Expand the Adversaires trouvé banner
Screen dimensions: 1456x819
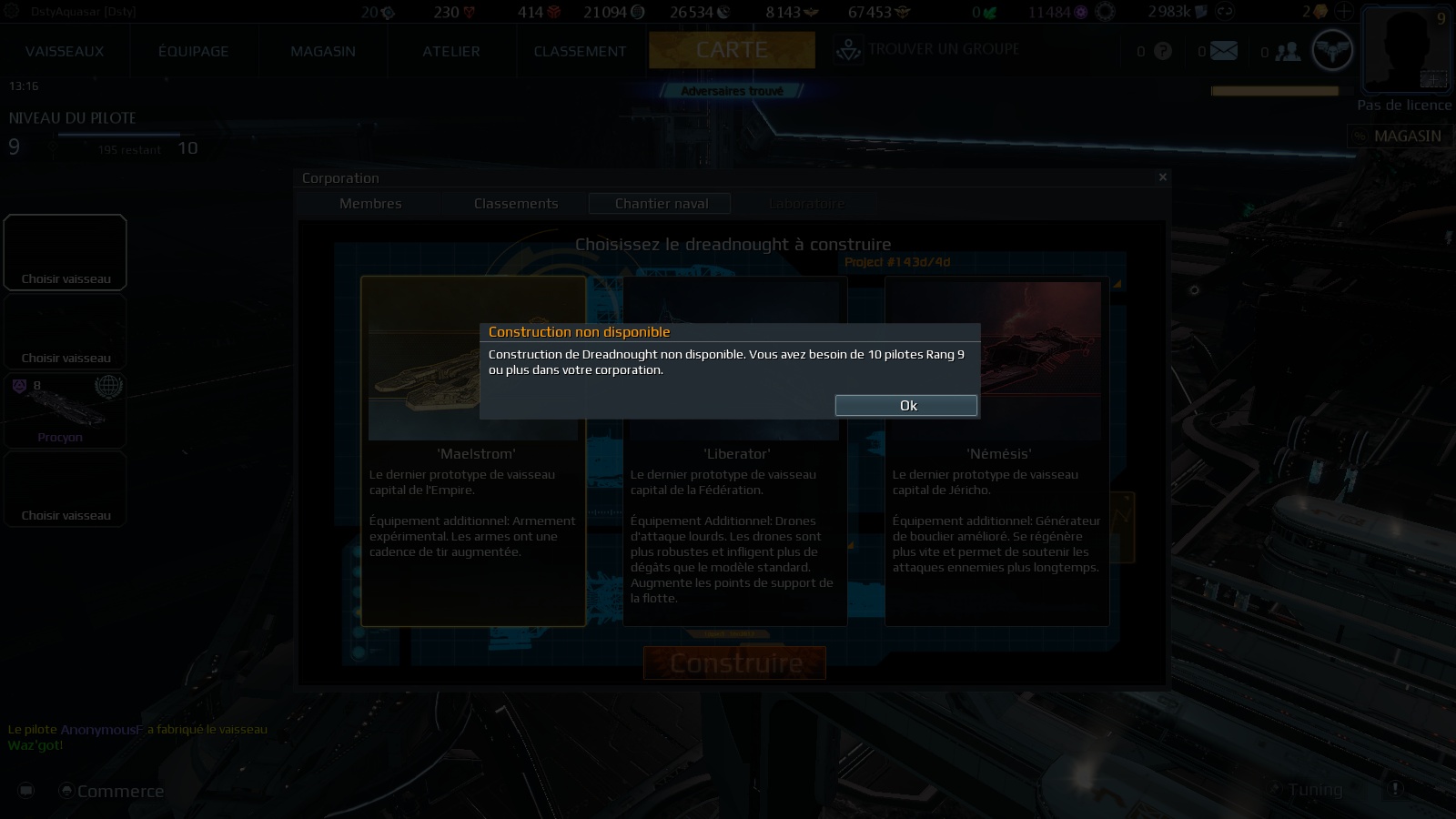tap(733, 89)
